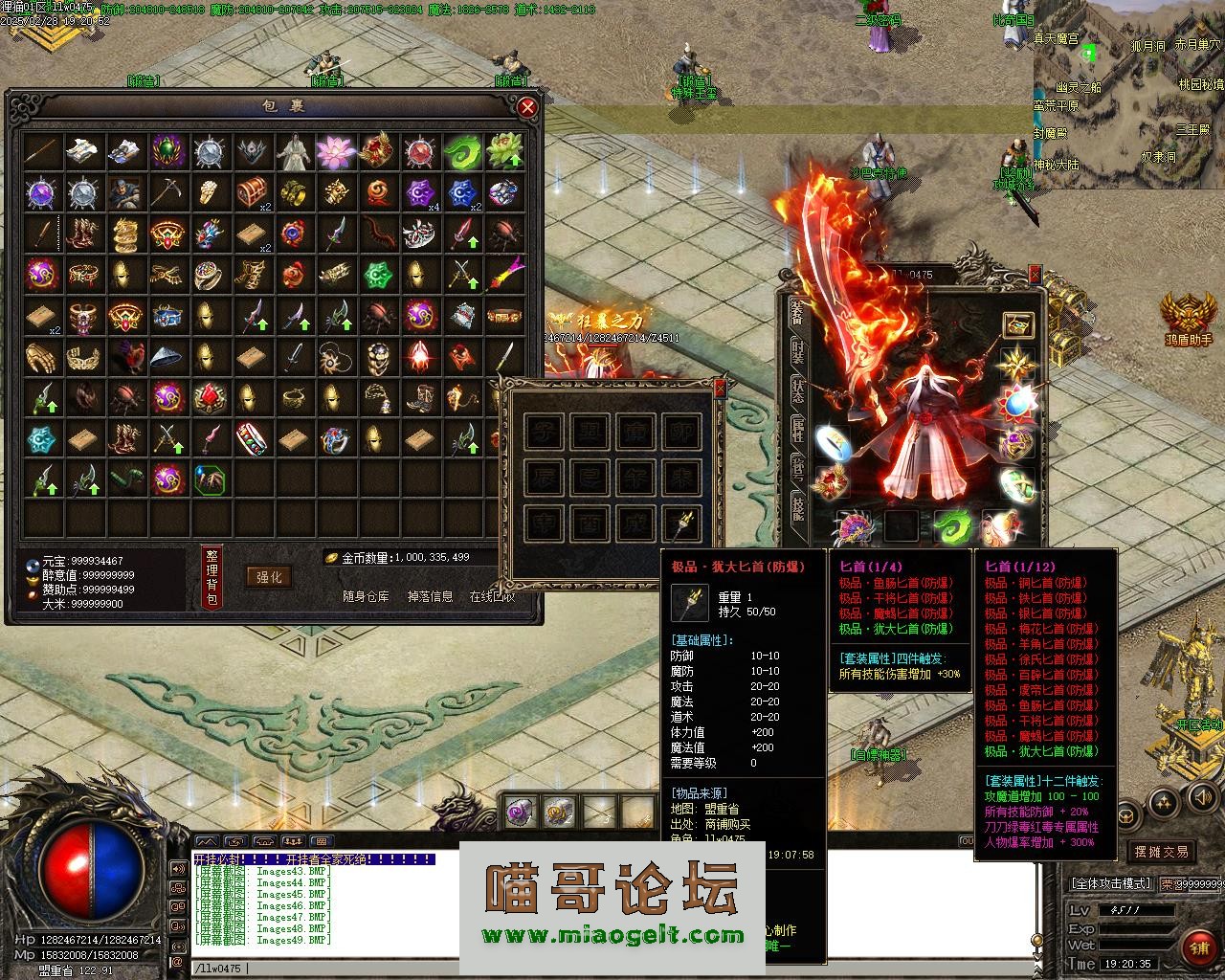This screenshot has width=1225, height=980.
Task: Close the zodiac slot panel
Action: point(720,388)
